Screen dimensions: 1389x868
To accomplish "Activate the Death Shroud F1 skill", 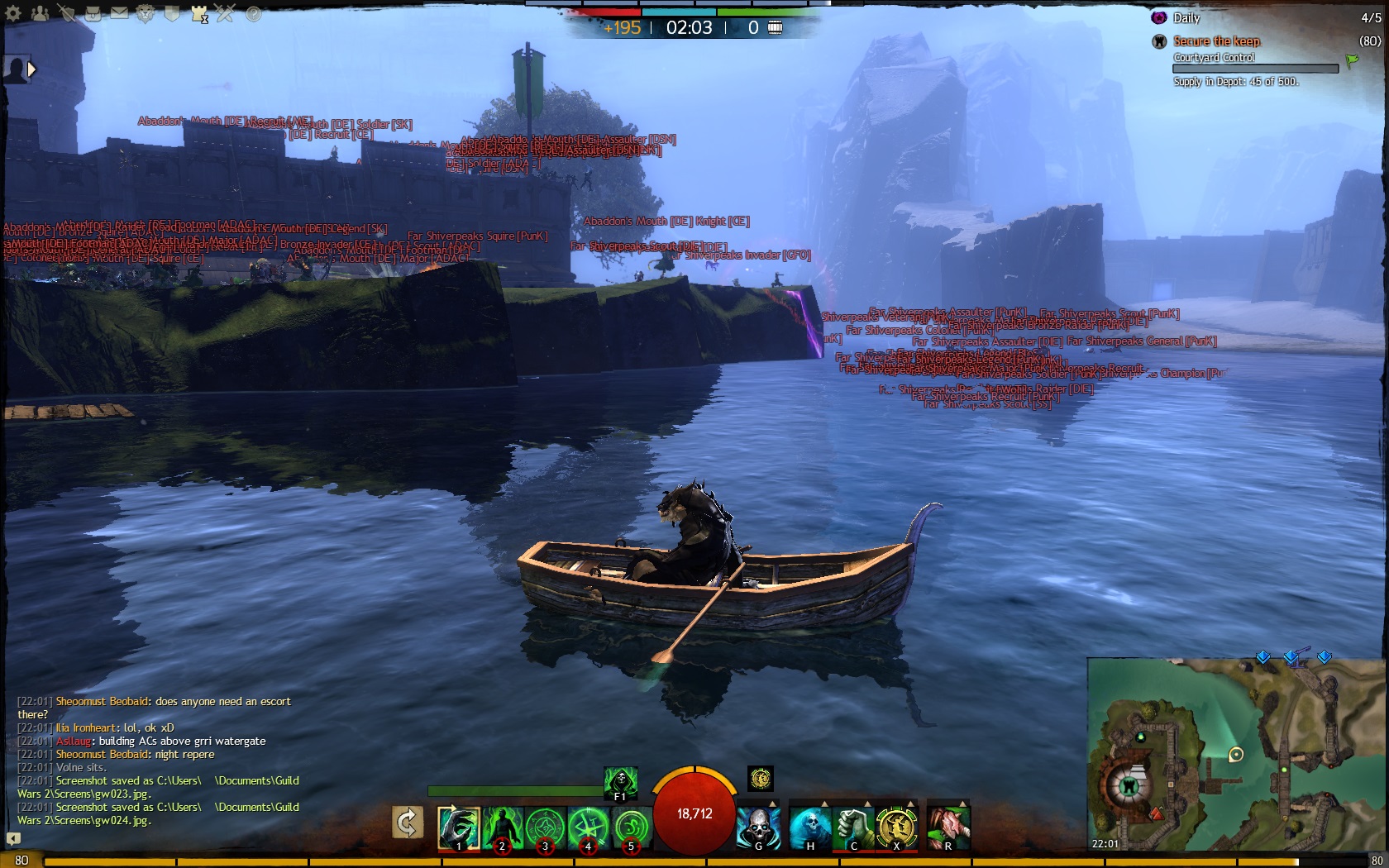I will [x=620, y=783].
